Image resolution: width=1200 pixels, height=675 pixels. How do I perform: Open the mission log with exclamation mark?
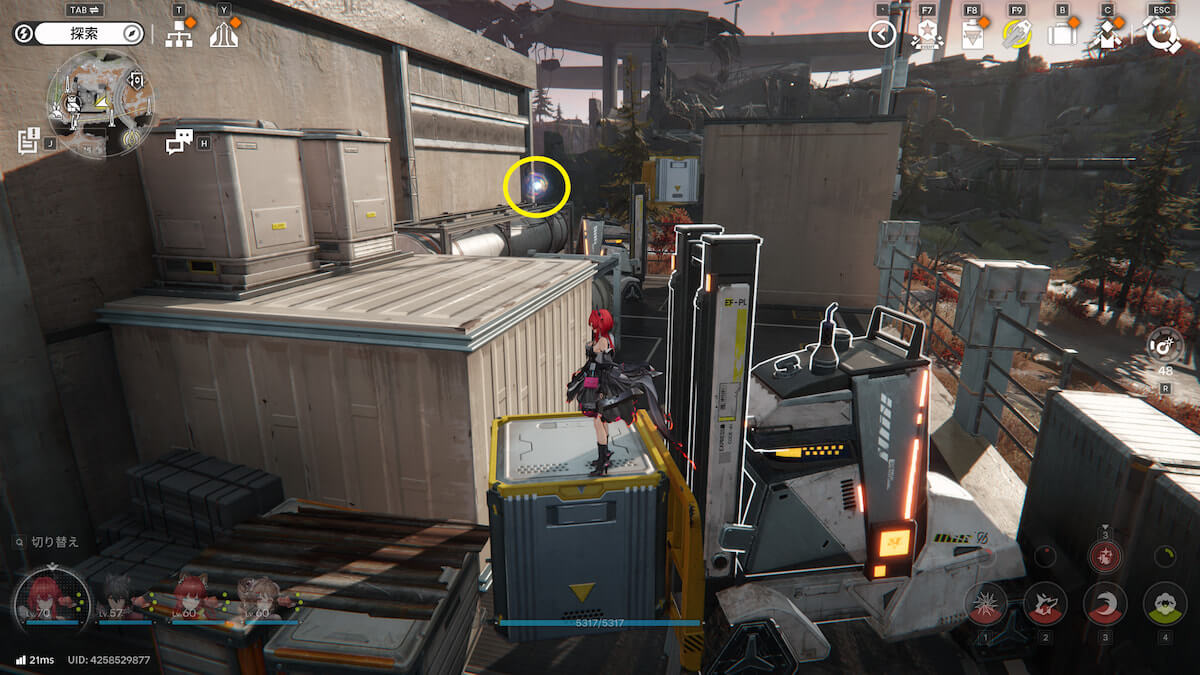tap(28, 140)
